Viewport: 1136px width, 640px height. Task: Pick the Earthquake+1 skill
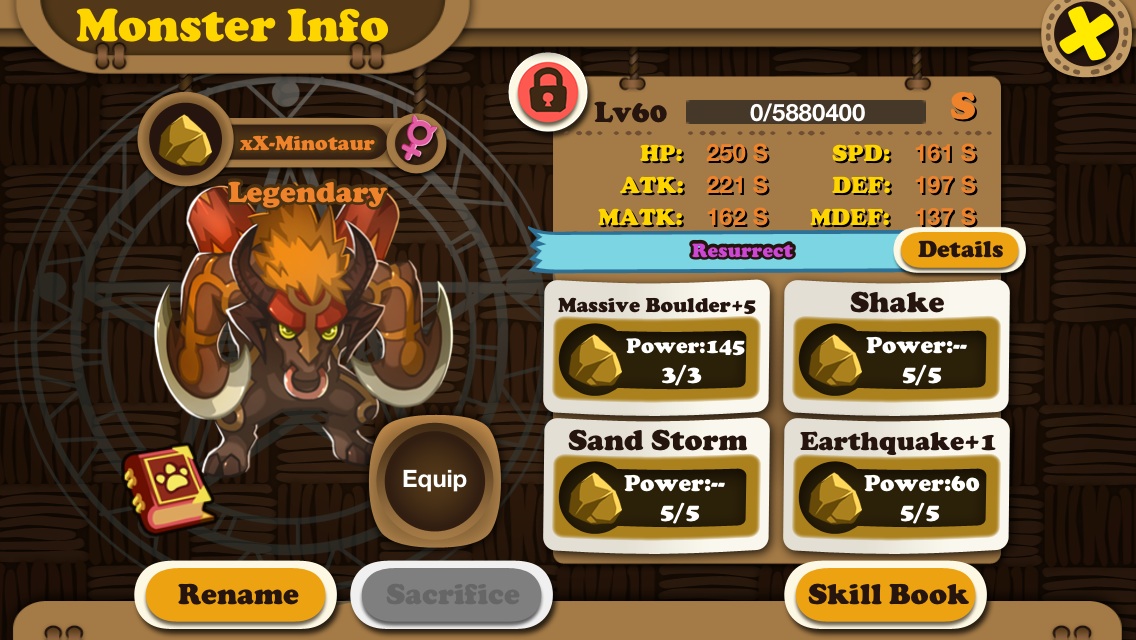click(x=896, y=486)
